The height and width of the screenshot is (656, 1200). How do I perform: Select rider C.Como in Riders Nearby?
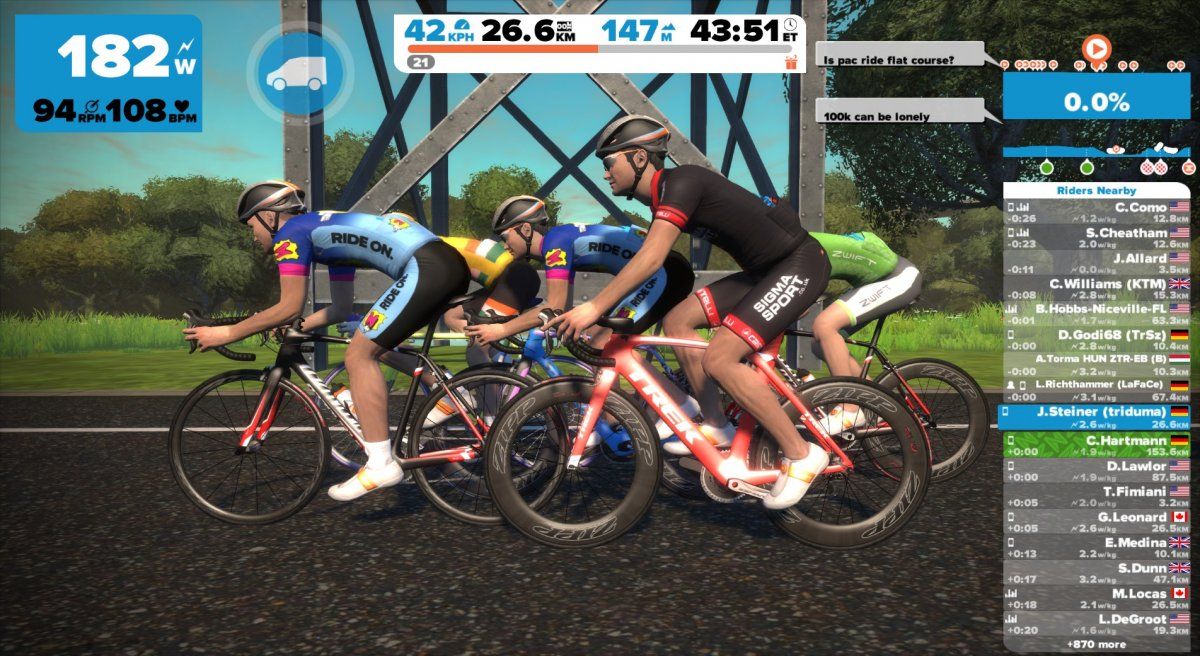click(x=1097, y=212)
